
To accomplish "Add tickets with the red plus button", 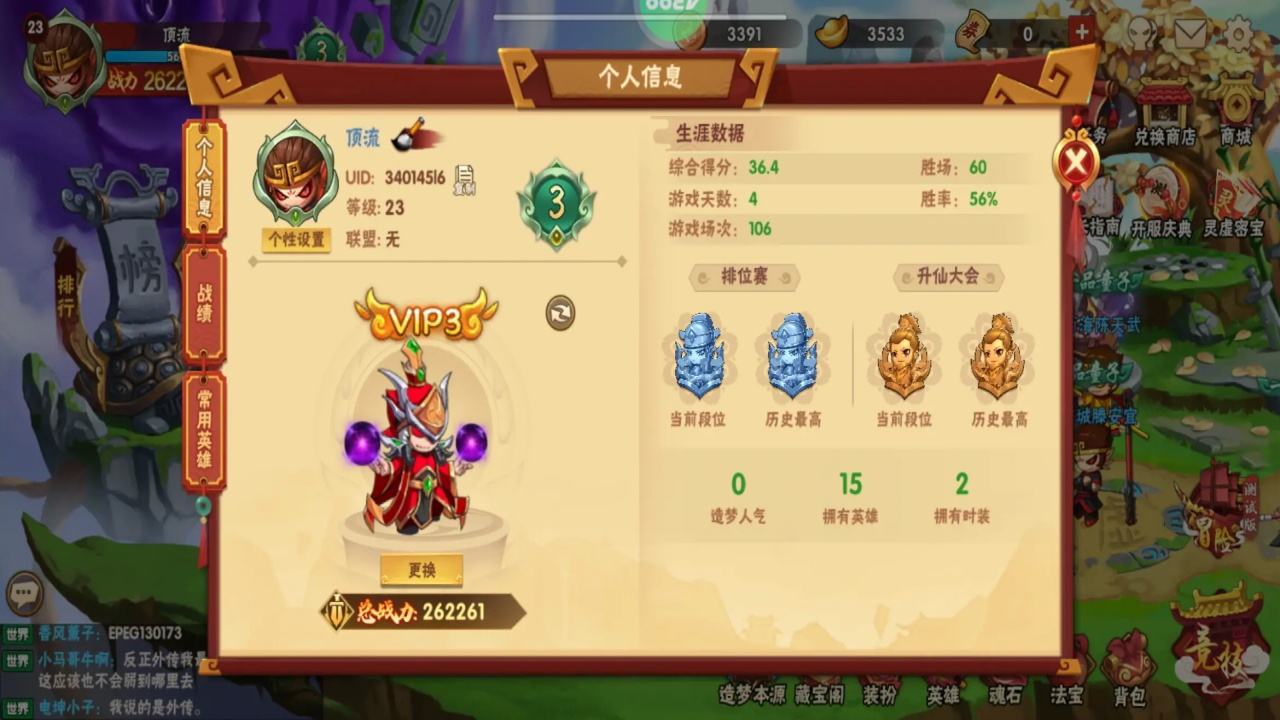I will (1081, 32).
